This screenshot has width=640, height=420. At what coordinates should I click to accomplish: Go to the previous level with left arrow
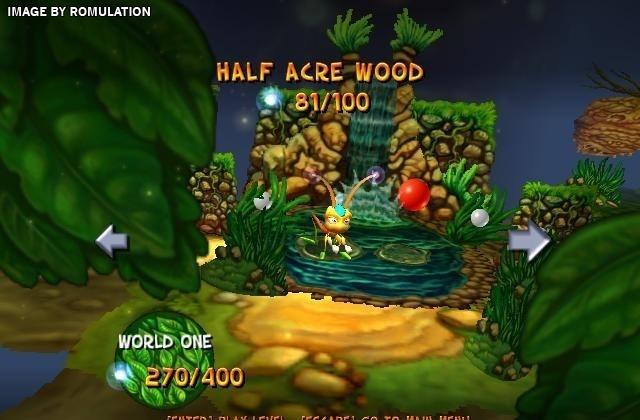(x=110, y=241)
